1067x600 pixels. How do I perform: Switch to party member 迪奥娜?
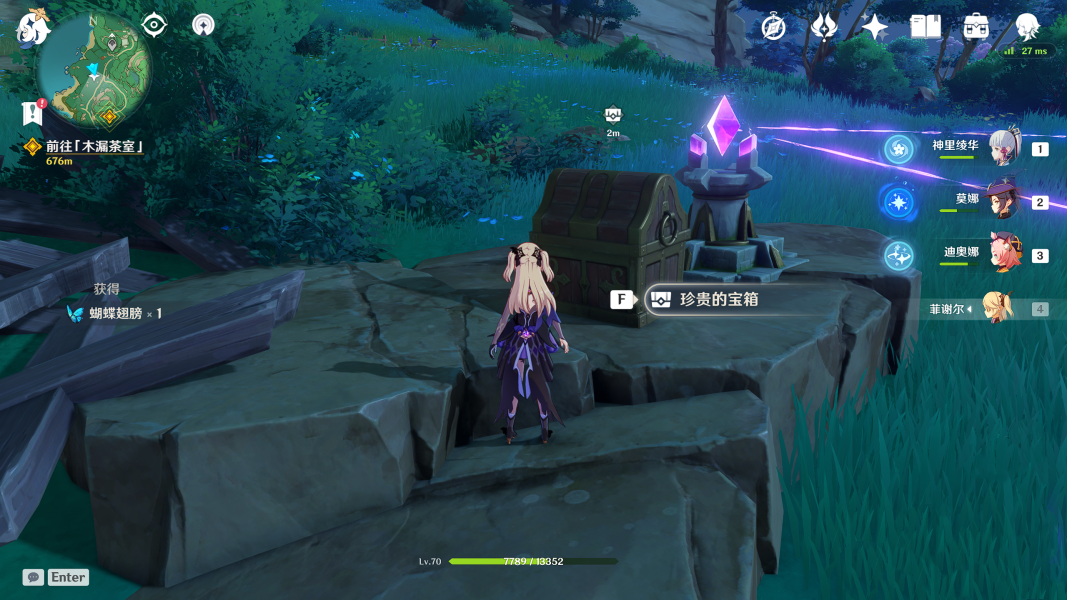pos(1003,254)
